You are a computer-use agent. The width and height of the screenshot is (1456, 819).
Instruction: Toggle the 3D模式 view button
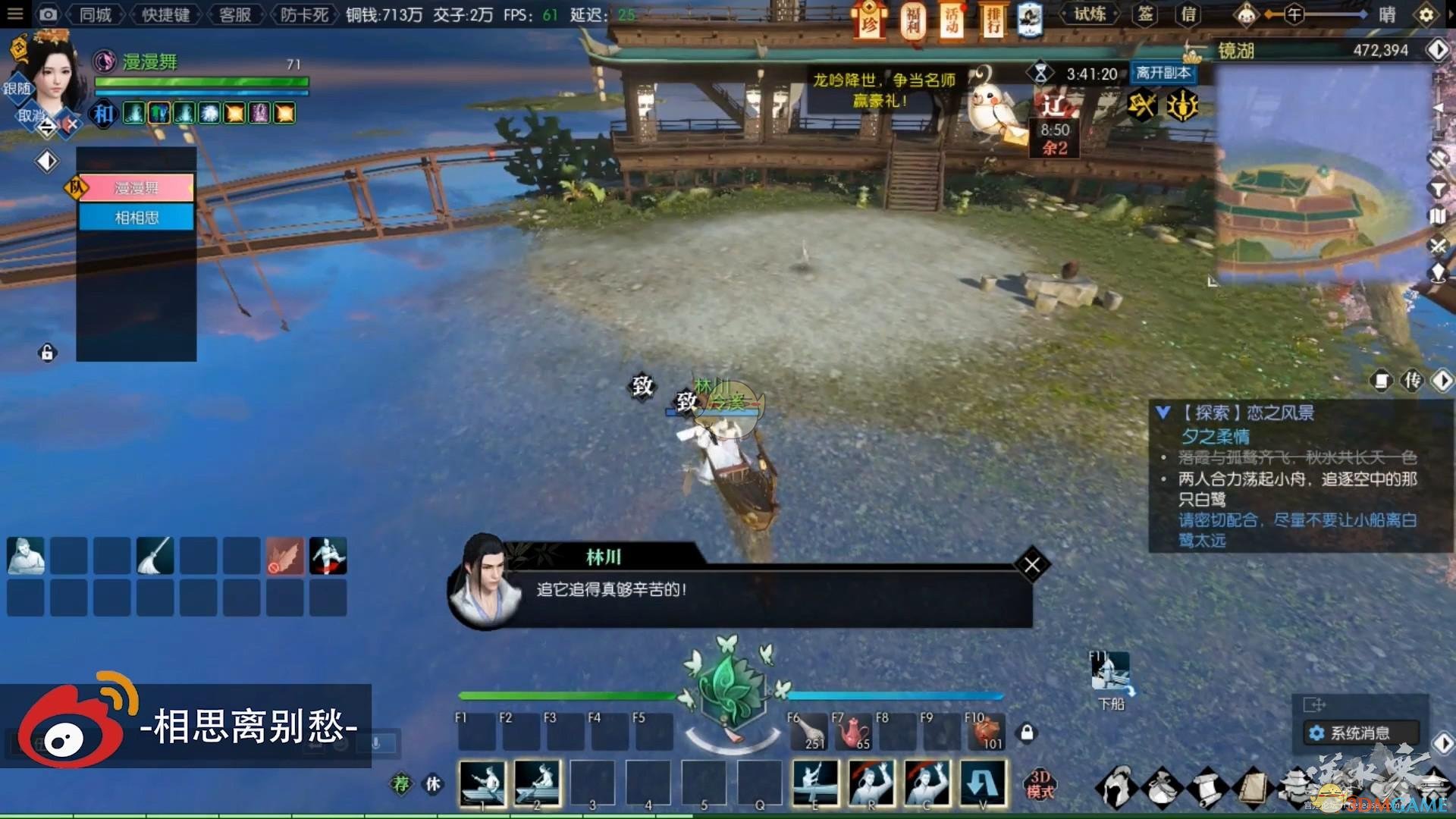click(1040, 784)
